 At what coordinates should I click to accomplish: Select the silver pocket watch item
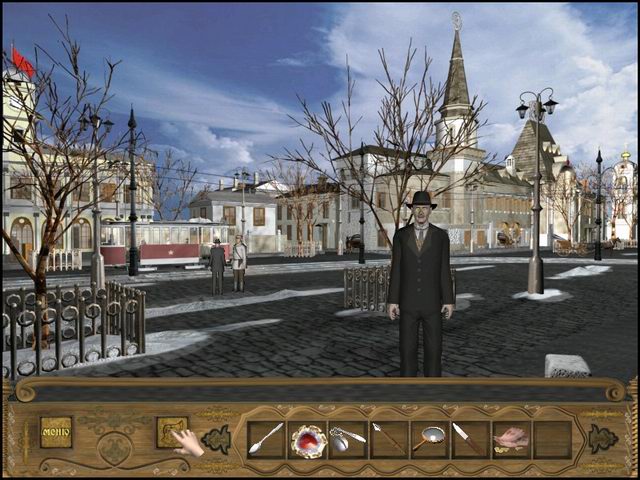pos(347,438)
